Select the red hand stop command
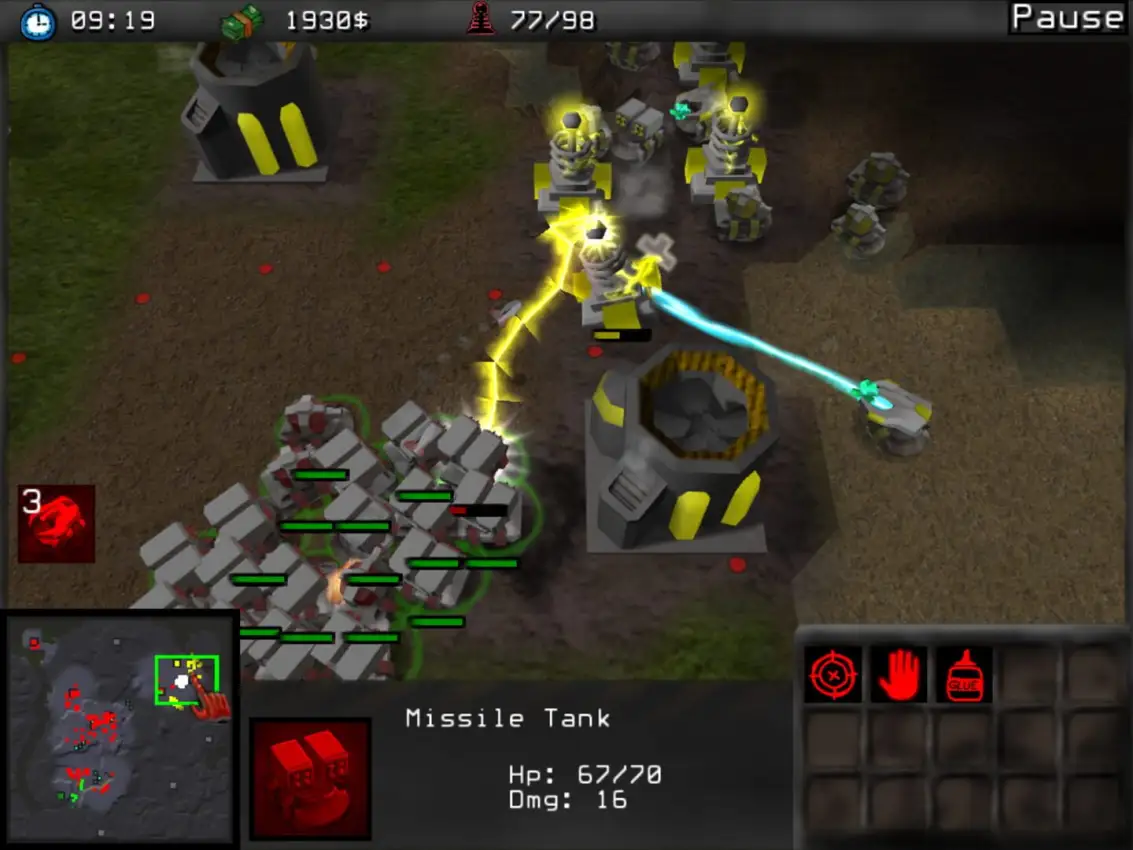This screenshot has width=1133, height=850. coord(898,674)
